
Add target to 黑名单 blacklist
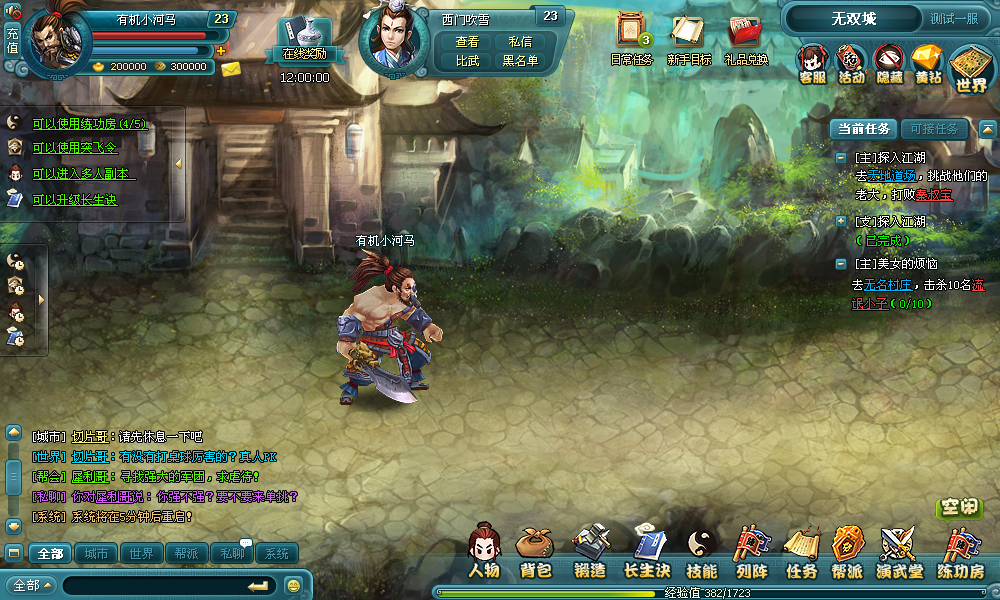520,60
